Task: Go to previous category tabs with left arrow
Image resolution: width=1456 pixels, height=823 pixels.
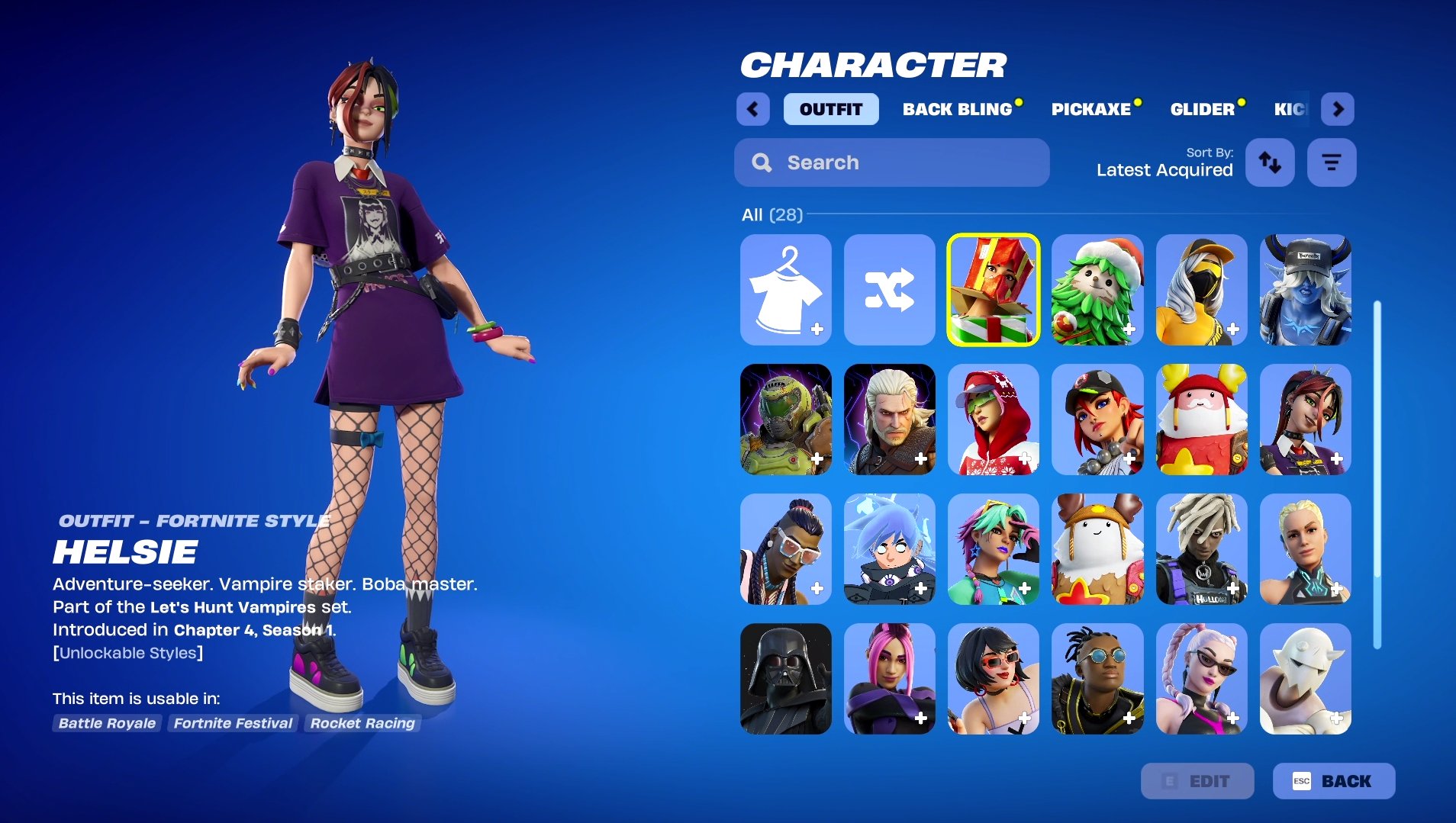Action: [753, 109]
